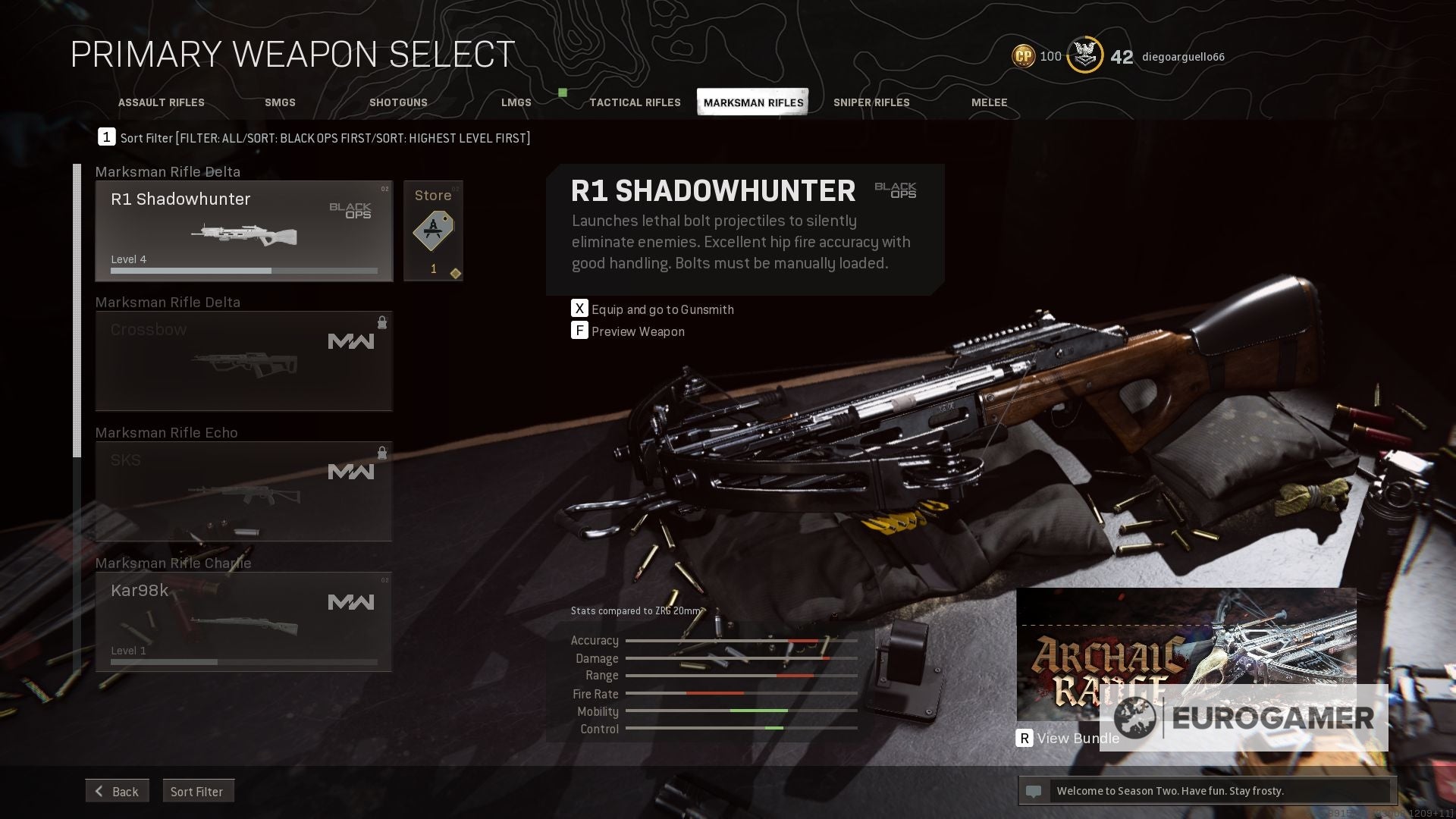Open the Store weapon blueprint tile
1456x819 pixels.
click(x=433, y=230)
